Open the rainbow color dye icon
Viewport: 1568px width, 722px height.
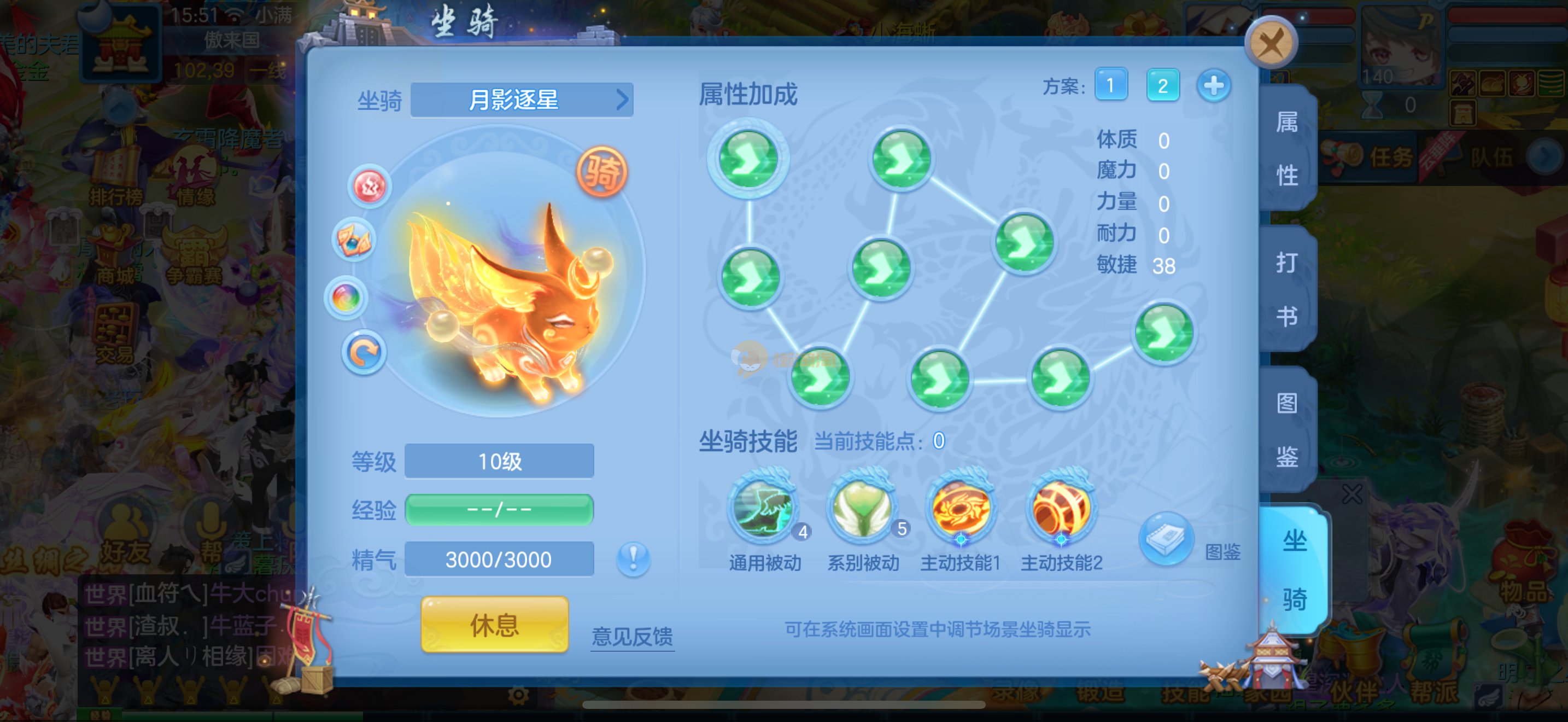click(346, 298)
